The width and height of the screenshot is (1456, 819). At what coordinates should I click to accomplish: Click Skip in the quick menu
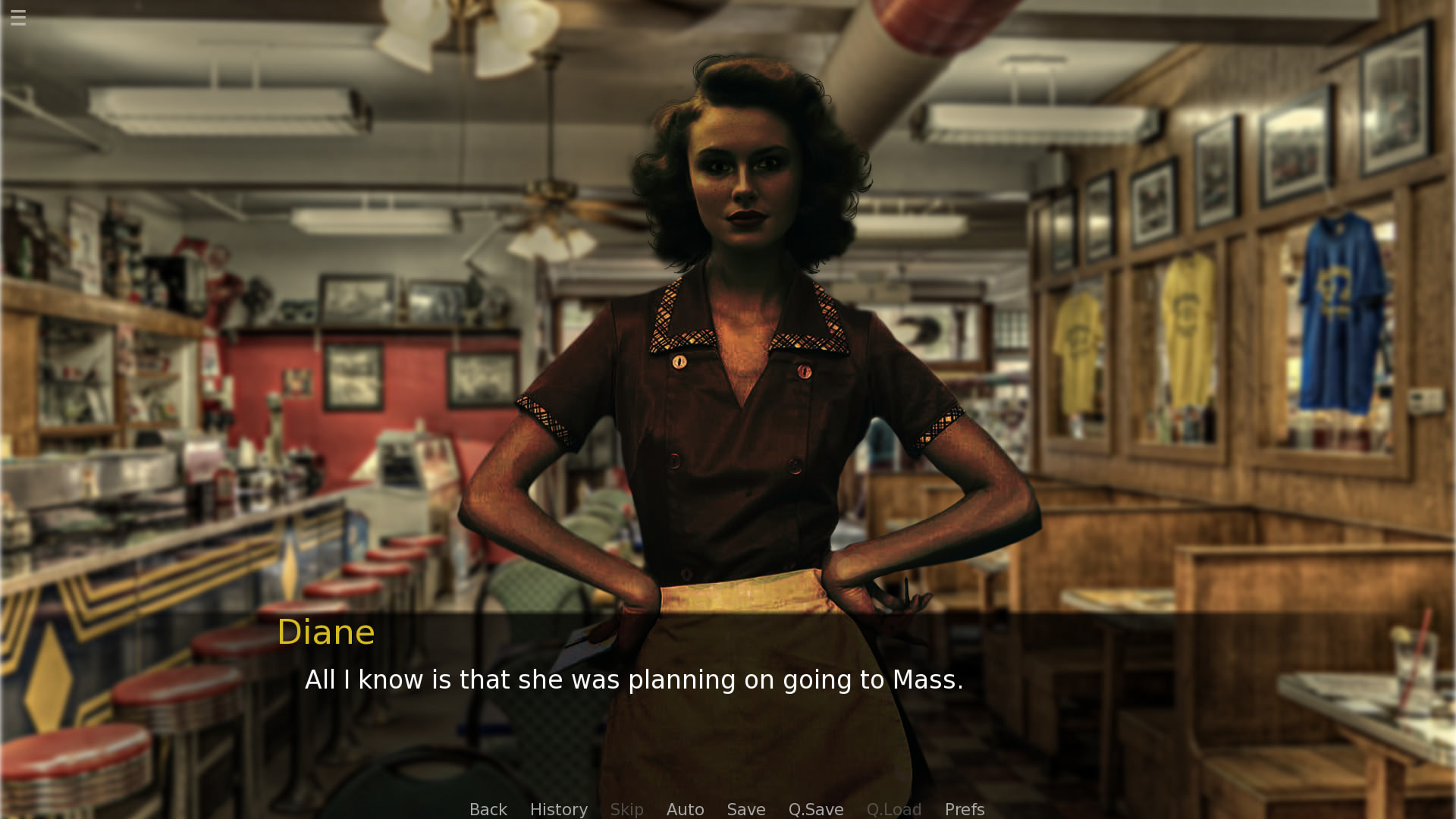pyautogui.click(x=626, y=809)
